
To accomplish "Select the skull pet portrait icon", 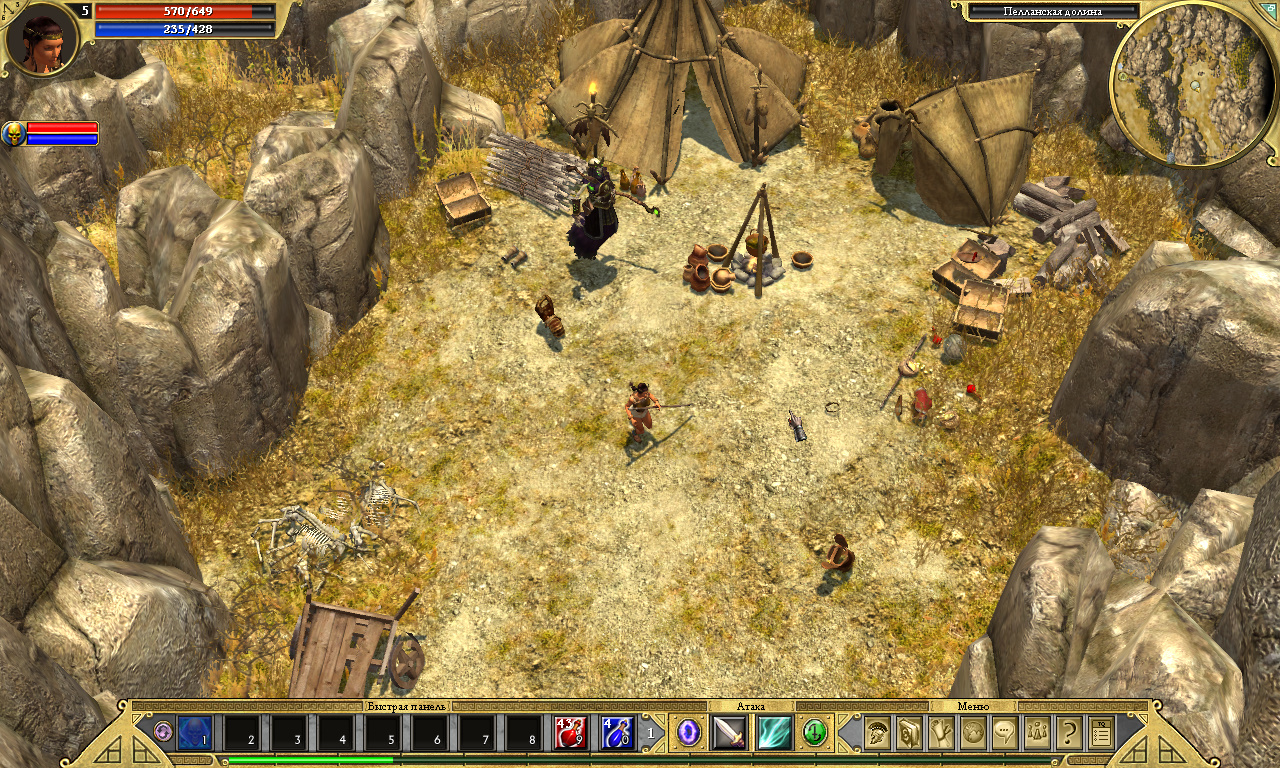I will pyautogui.click(x=14, y=133).
